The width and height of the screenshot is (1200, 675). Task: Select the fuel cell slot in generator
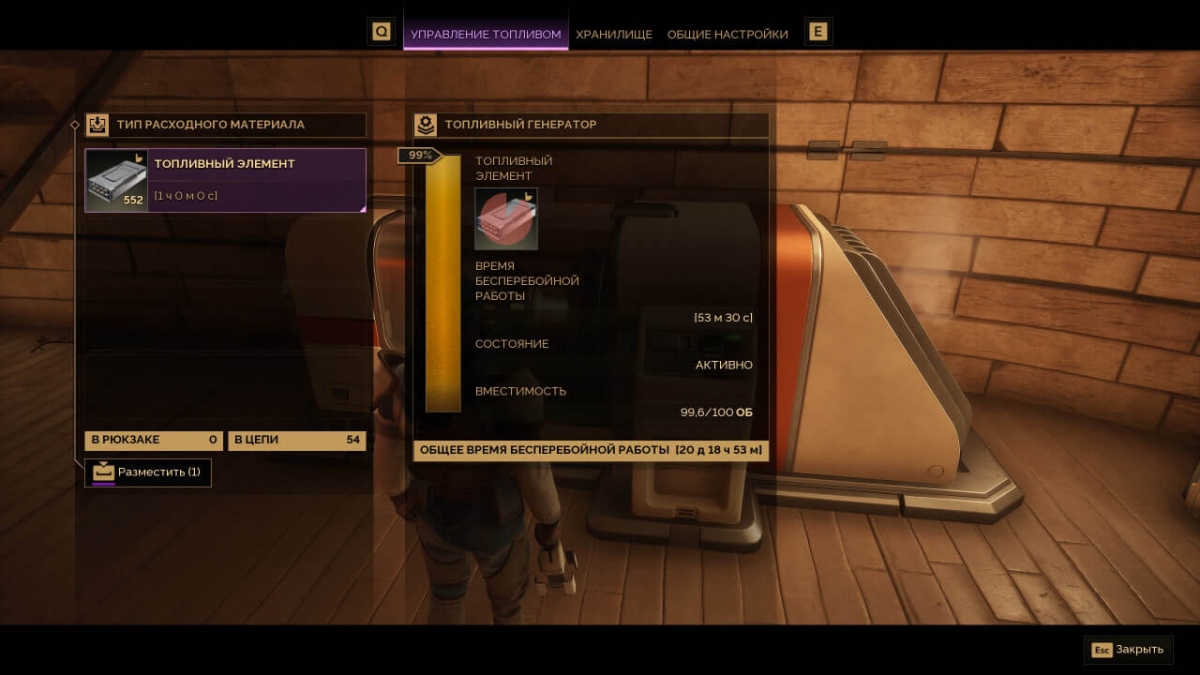click(x=506, y=219)
